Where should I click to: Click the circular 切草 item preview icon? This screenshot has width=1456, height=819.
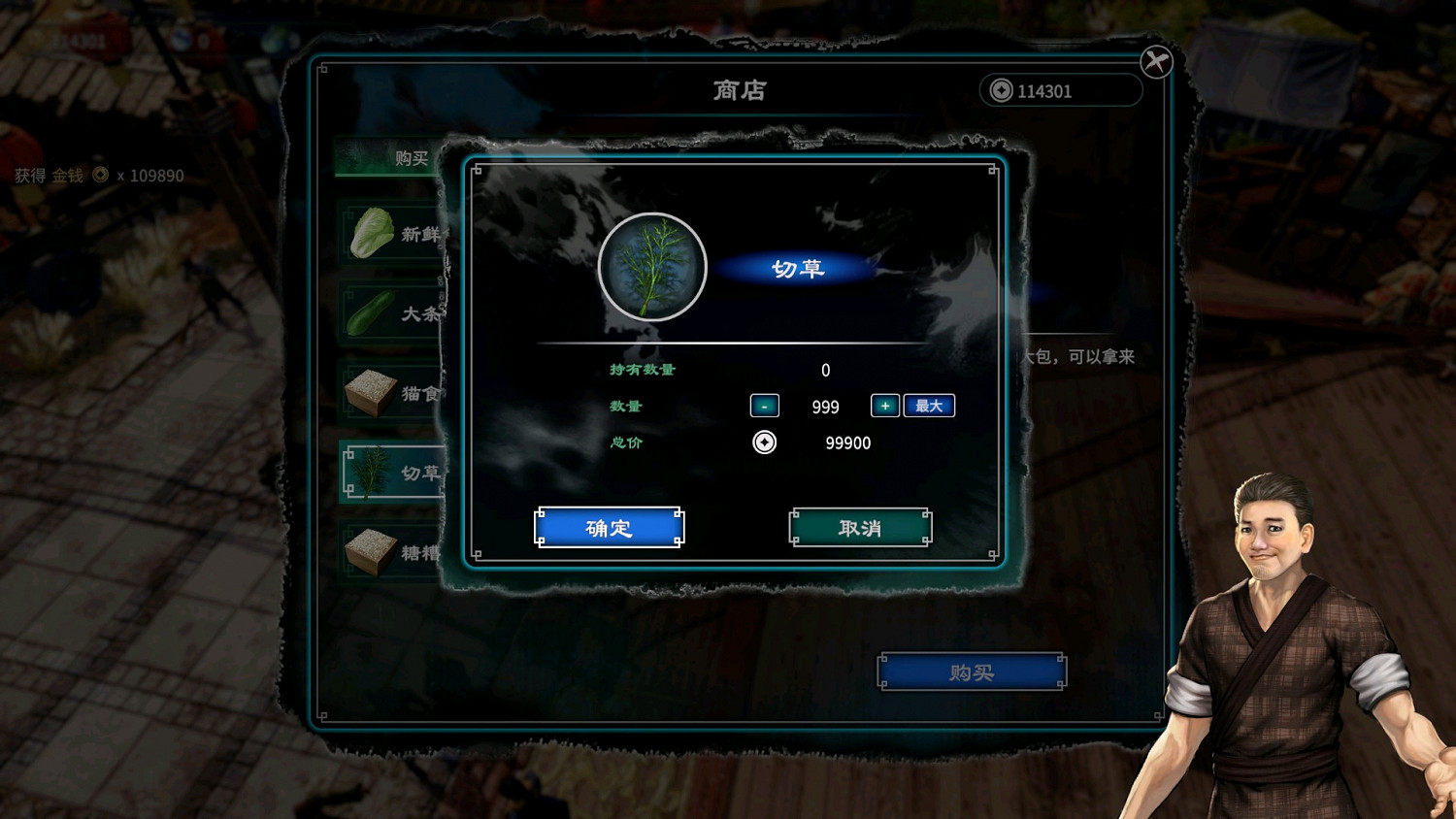[x=652, y=267]
